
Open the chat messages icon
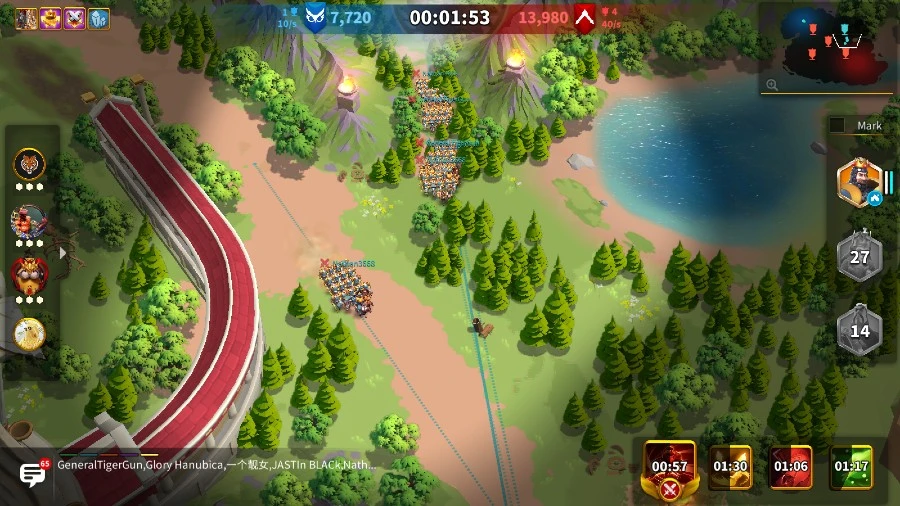click(33, 474)
